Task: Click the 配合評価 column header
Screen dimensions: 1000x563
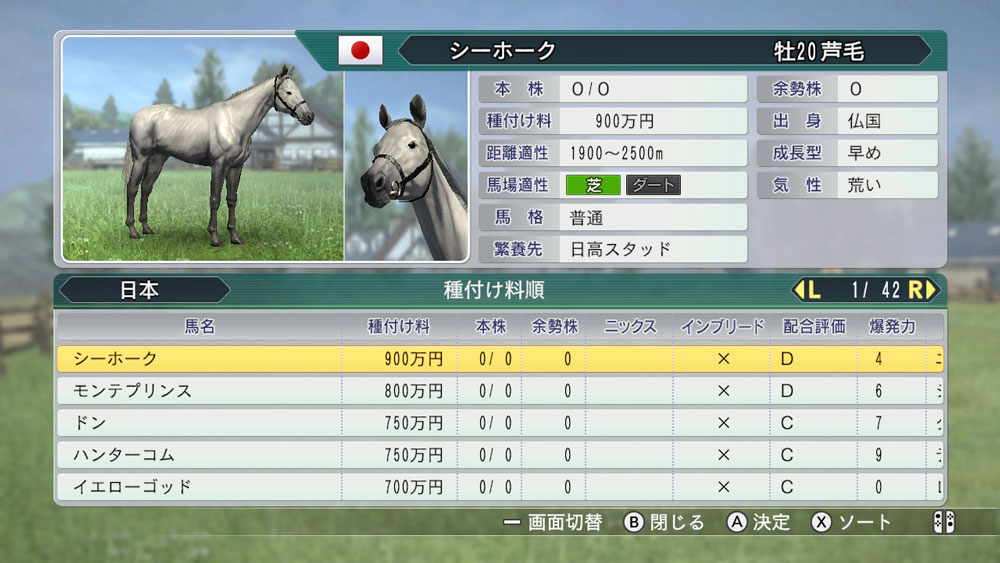Action: 813,326
